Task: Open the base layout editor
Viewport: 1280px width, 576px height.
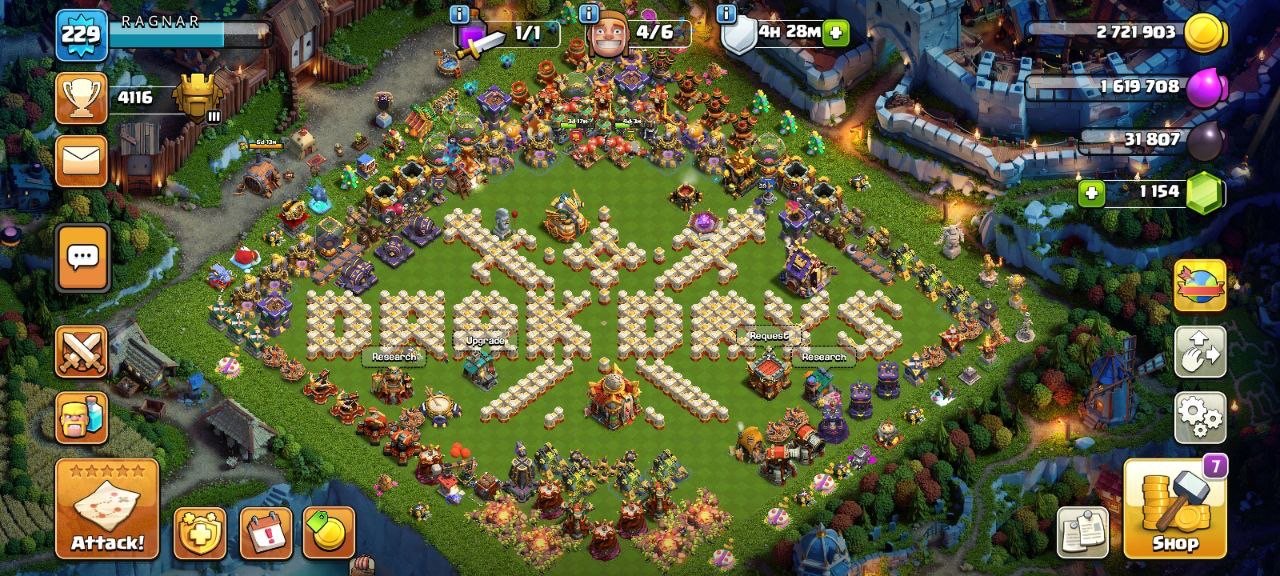Action: point(1200,351)
